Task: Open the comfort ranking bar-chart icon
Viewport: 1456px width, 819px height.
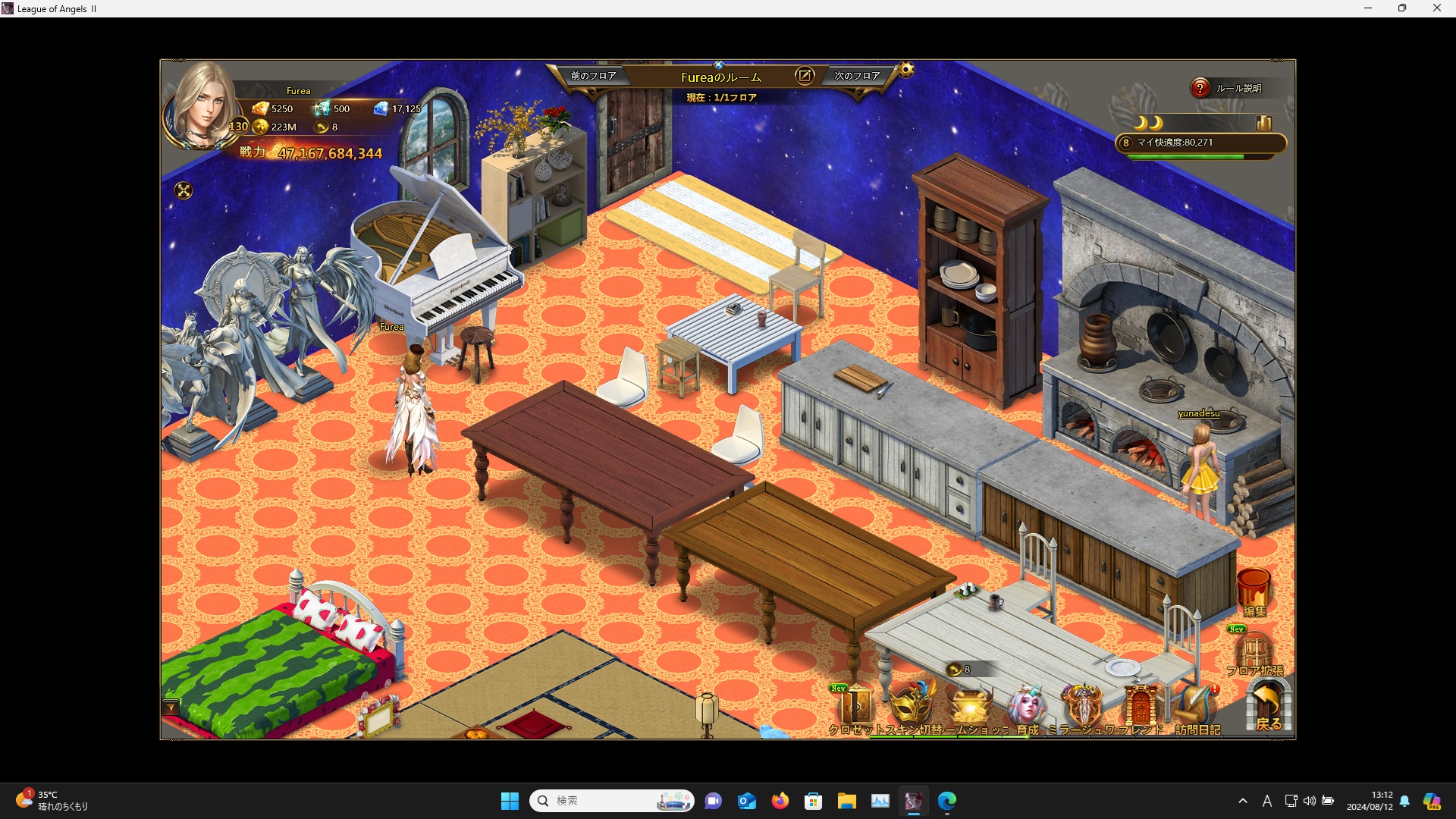Action: tap(1264, 123)
